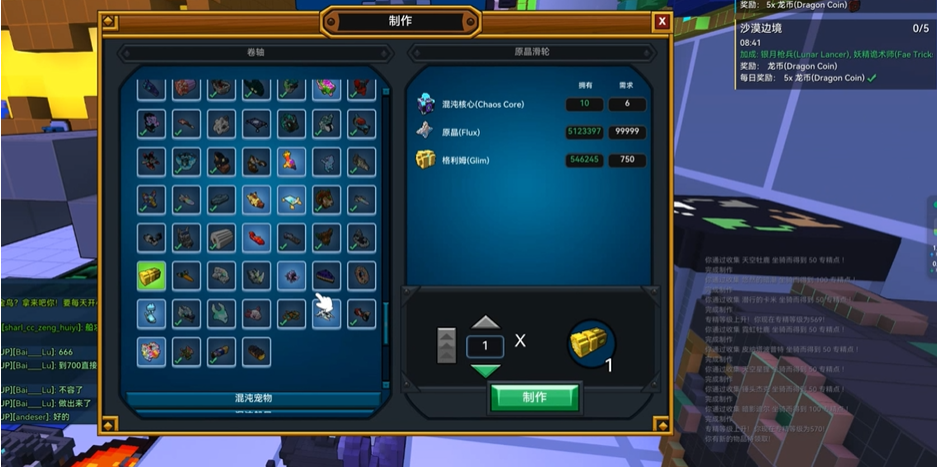
Task: Choose the red boat recipe slot
Action: (x=257, y=237)
